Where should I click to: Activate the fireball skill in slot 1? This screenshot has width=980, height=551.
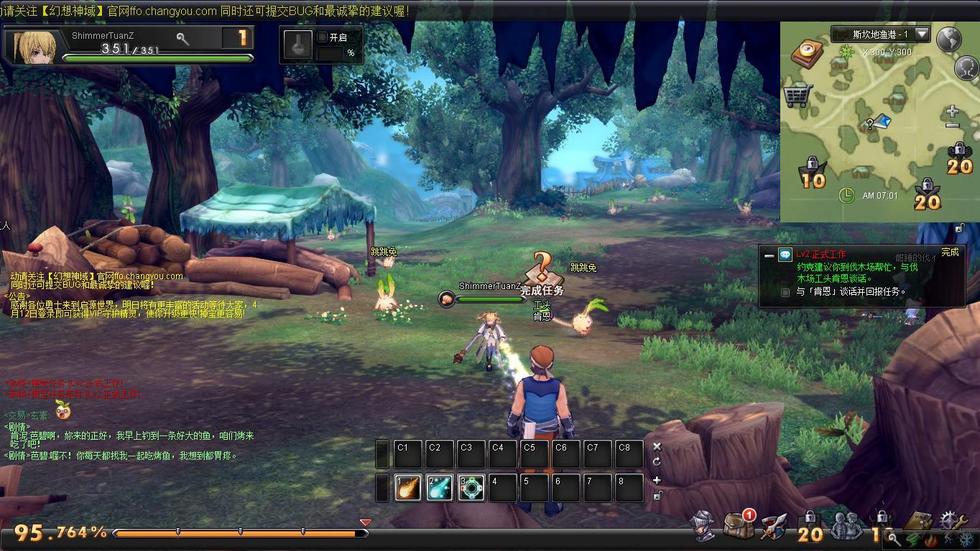pos(407,487)
